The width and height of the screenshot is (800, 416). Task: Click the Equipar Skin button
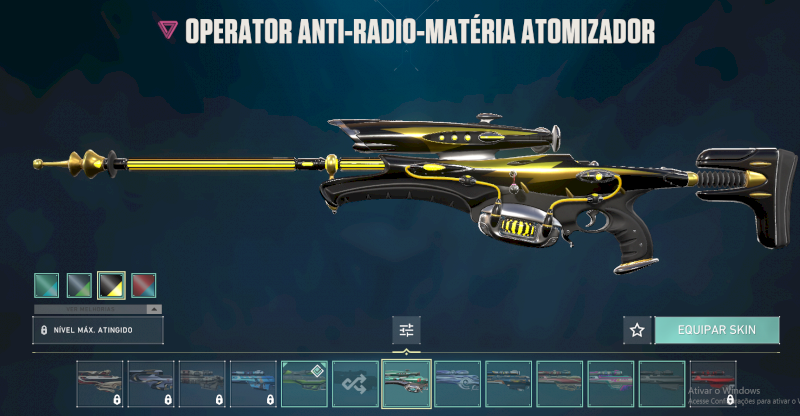point(715,329)
